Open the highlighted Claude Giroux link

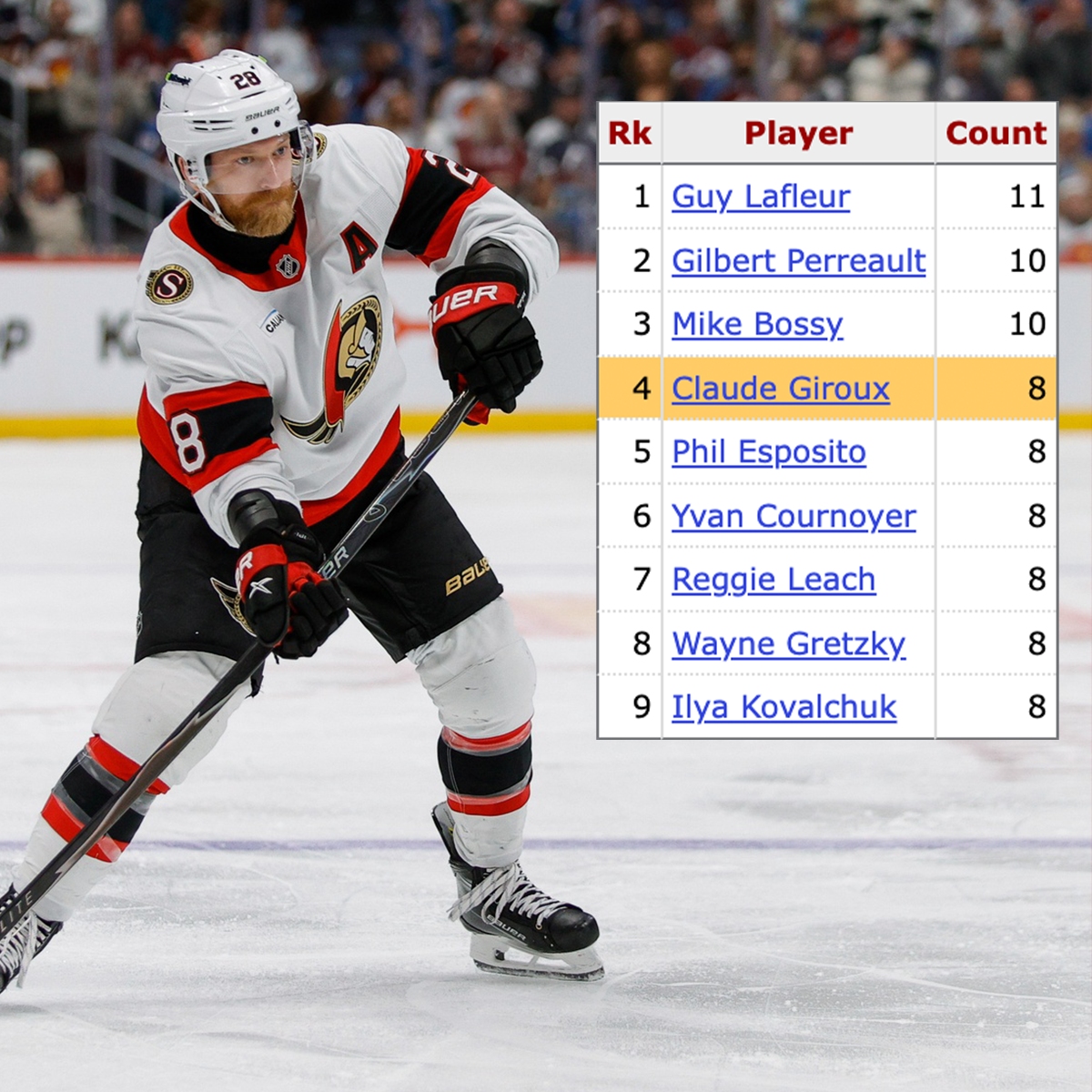point(780,389)
